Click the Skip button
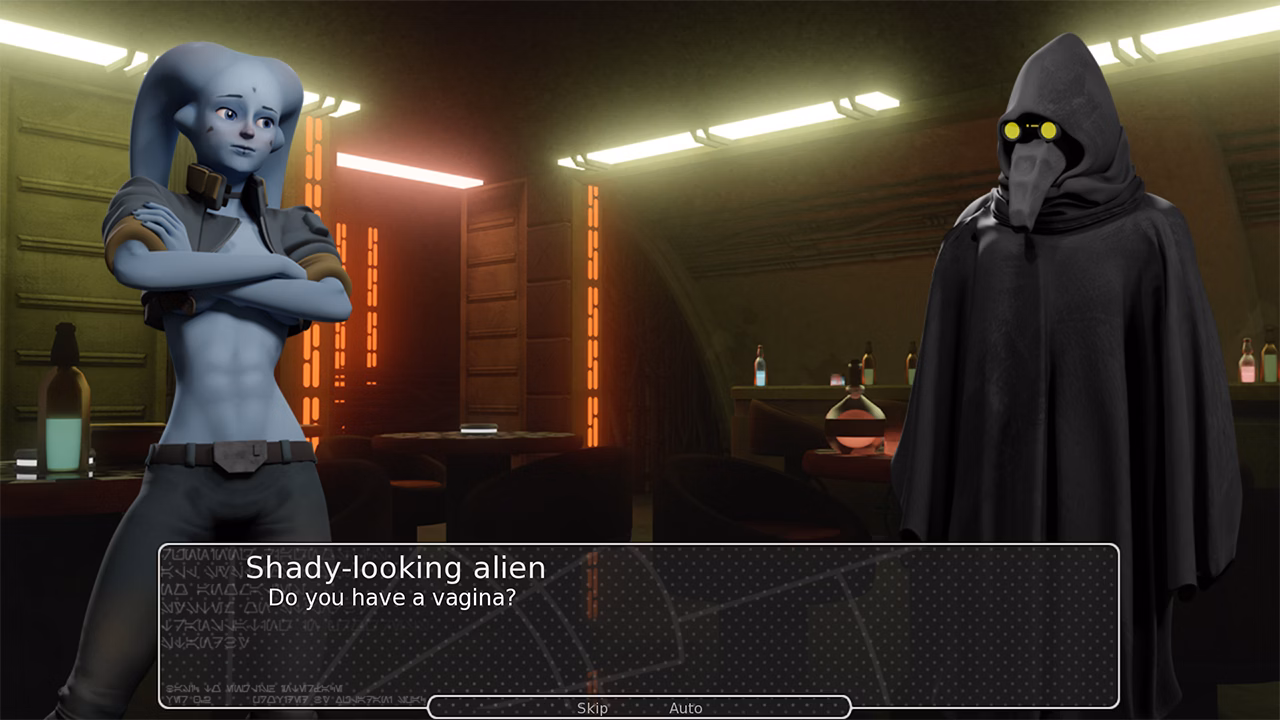The height and width of the screenshot is (720, 1280). 594,707
